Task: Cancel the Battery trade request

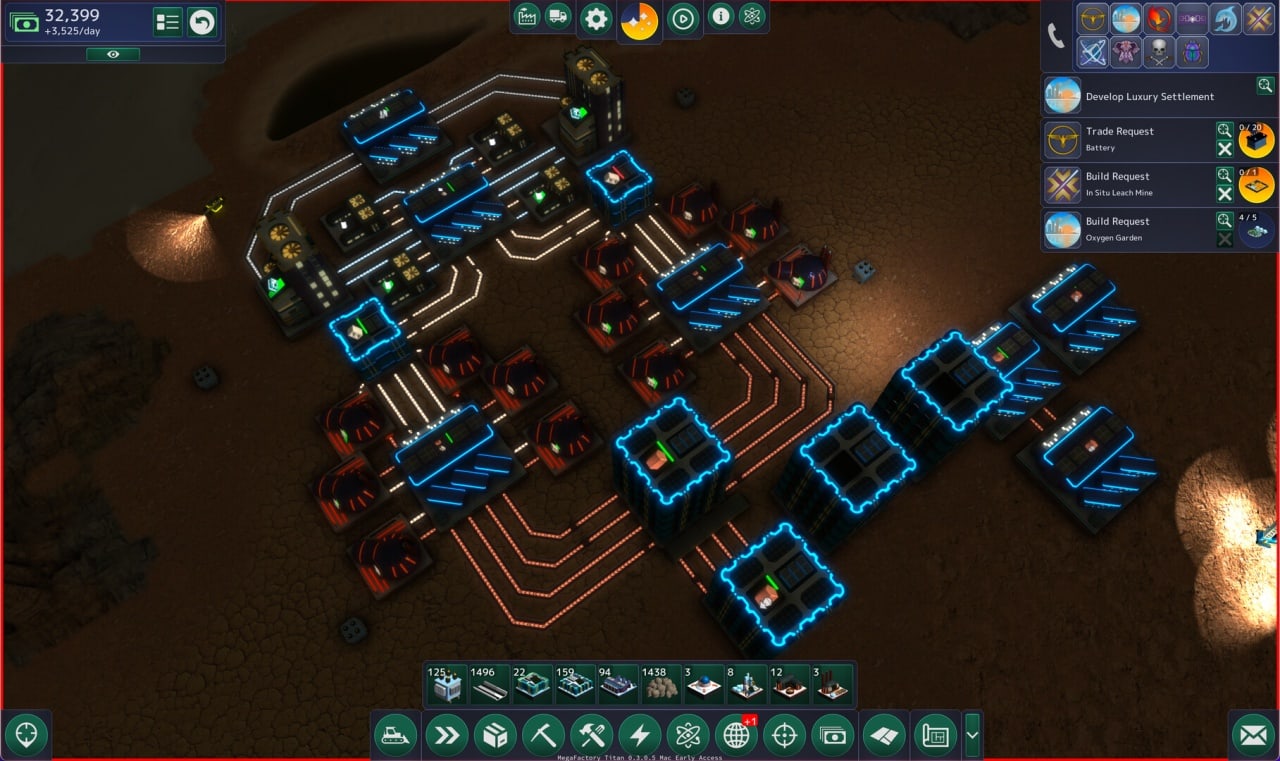Action: click(x=1224, y=149)
